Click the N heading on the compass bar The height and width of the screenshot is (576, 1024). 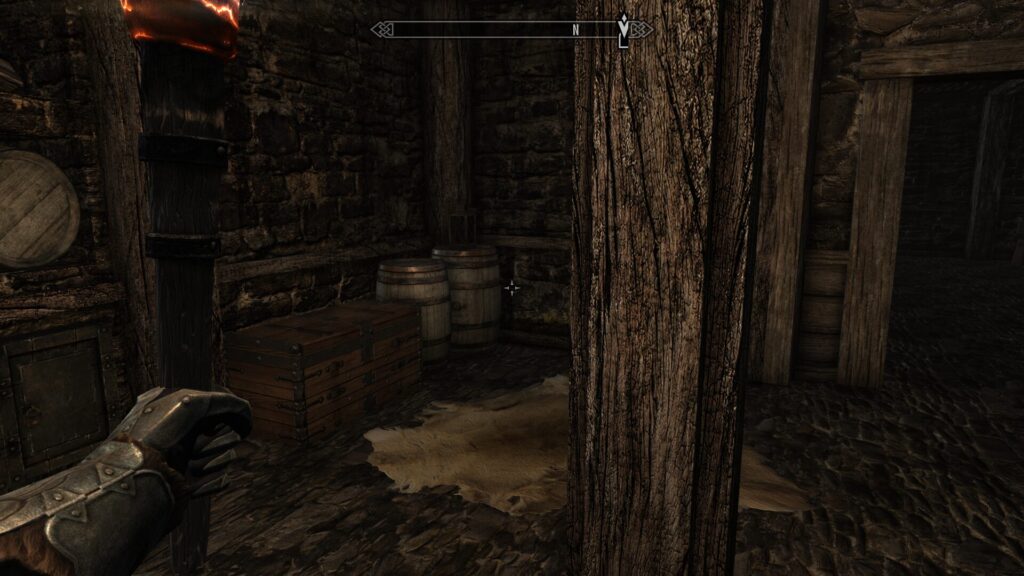click(576, 30)
